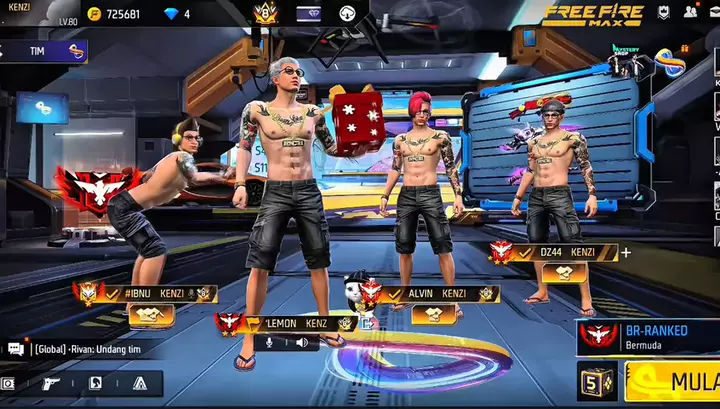
Task: Click the plus icon beside DZ44 KENZI
Action: pyautogui.click(x=626, y=252)
